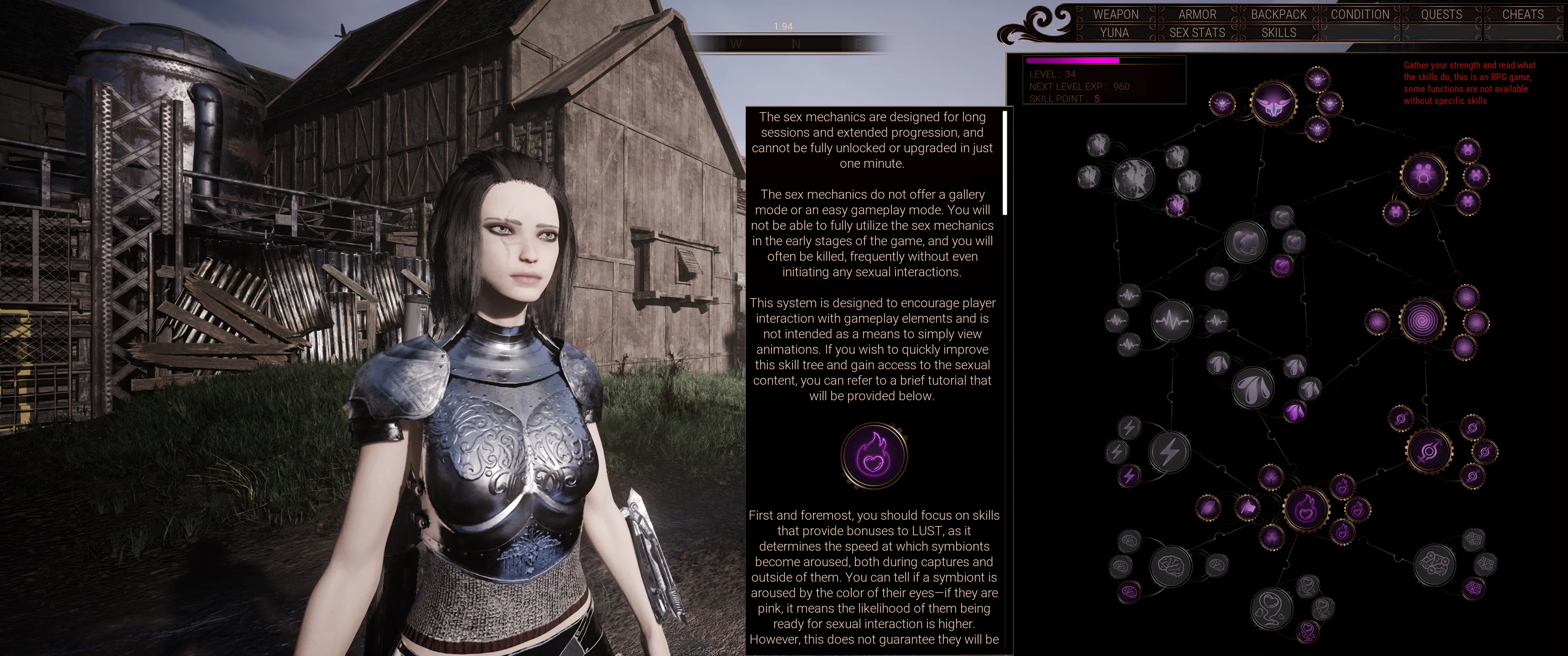Pick the large gender symbol skill node
This screenshot has height=656, width=1568.
click(x=1428, y=451)
